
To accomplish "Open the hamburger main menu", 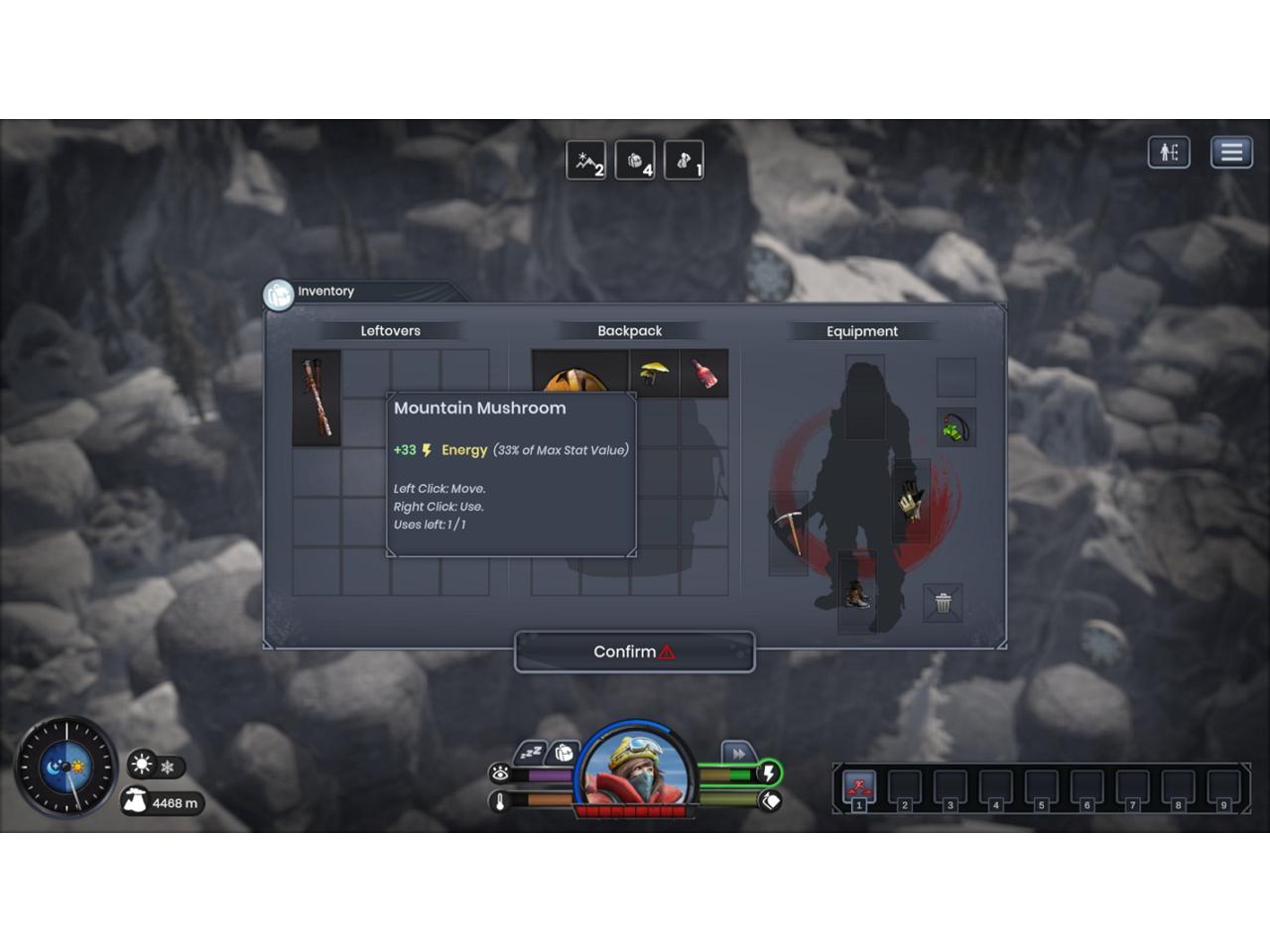I will [1231, 152].
